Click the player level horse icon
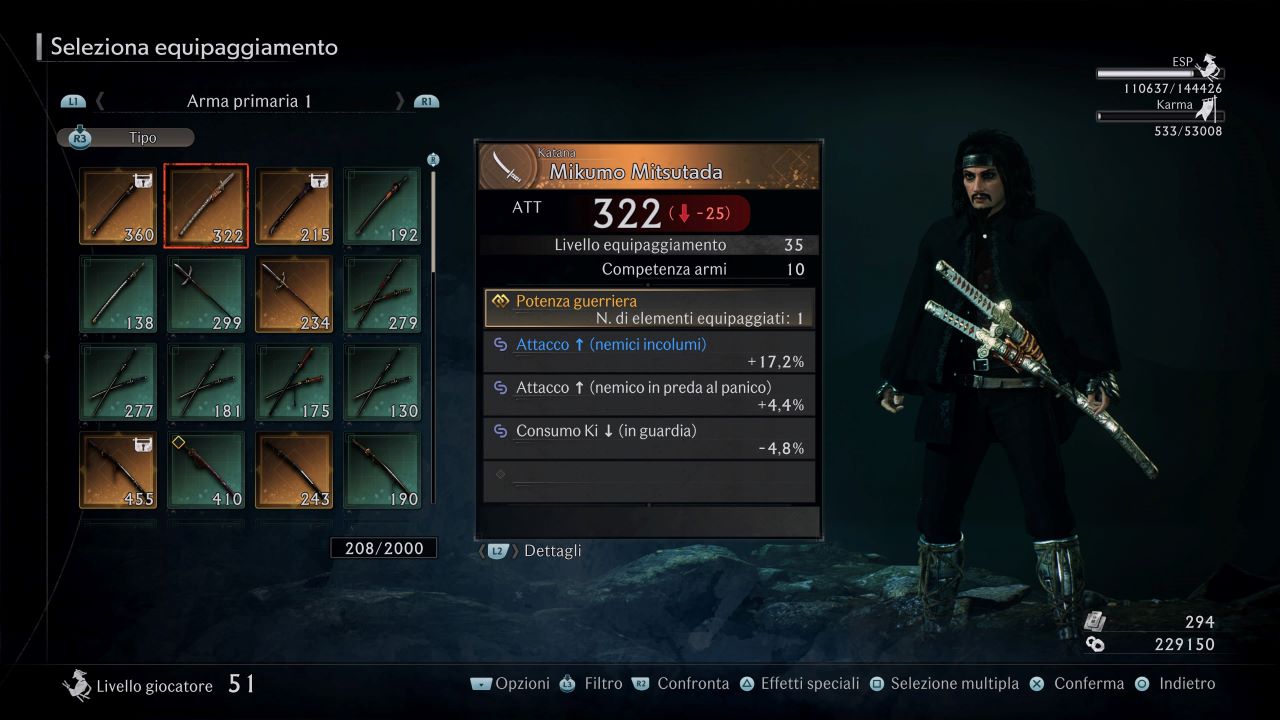Image resolution: width=1280 pixels, height=720 pixels. pyautogui.click(x=77, y=686)
